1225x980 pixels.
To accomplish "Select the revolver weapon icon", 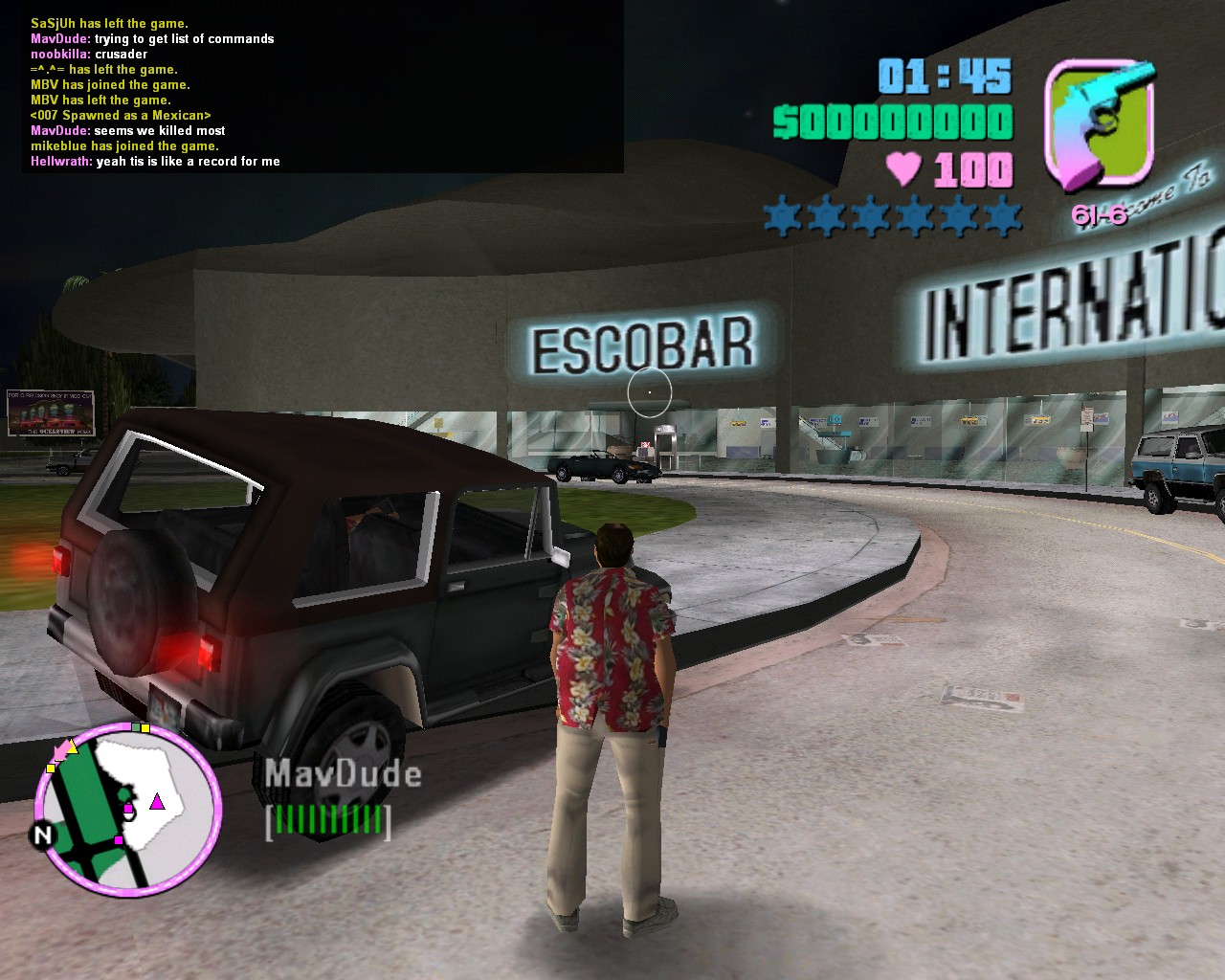I will 1100,124.
